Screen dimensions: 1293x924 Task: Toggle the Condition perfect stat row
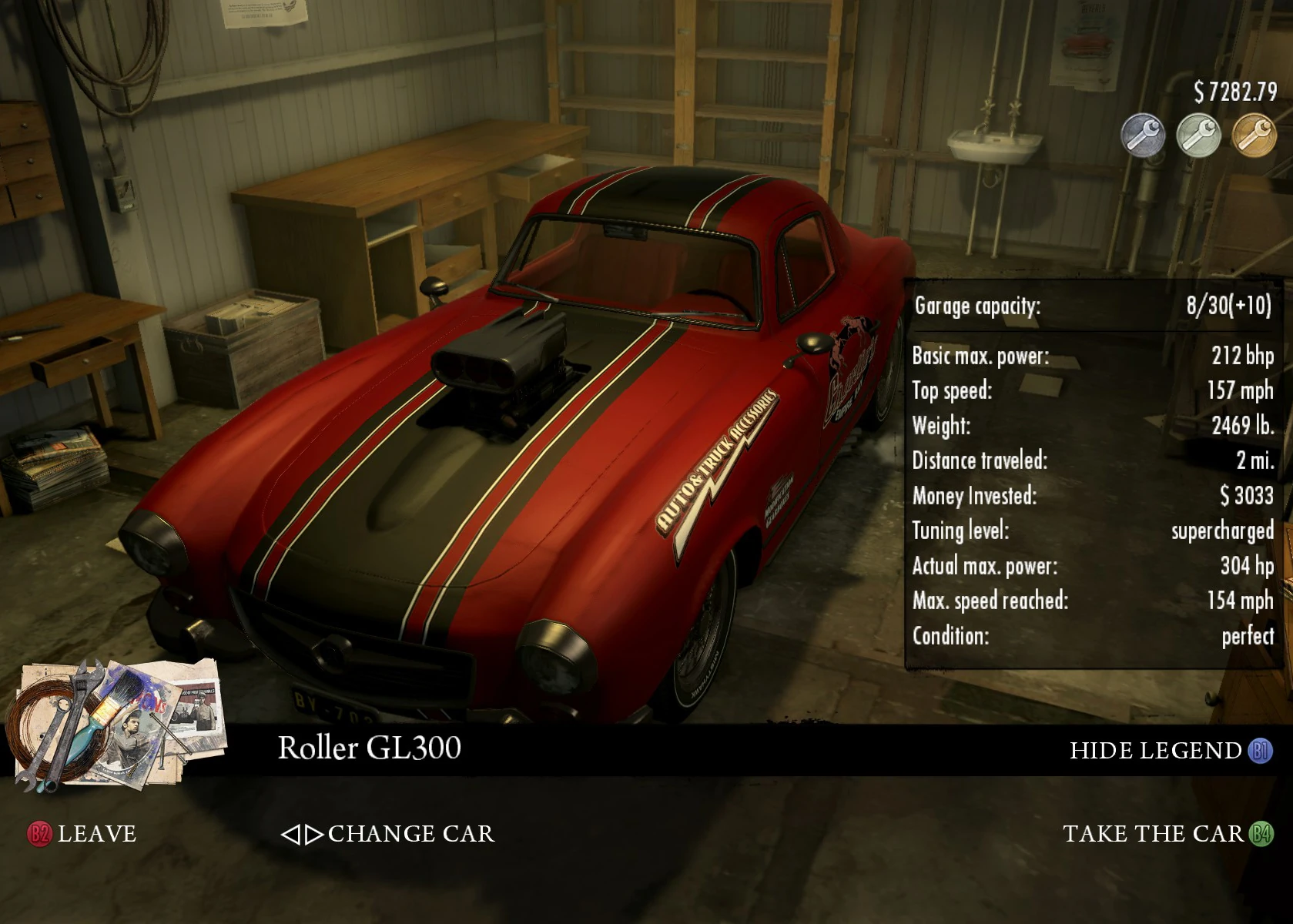pyautogui.click(x=1094, y=636)
